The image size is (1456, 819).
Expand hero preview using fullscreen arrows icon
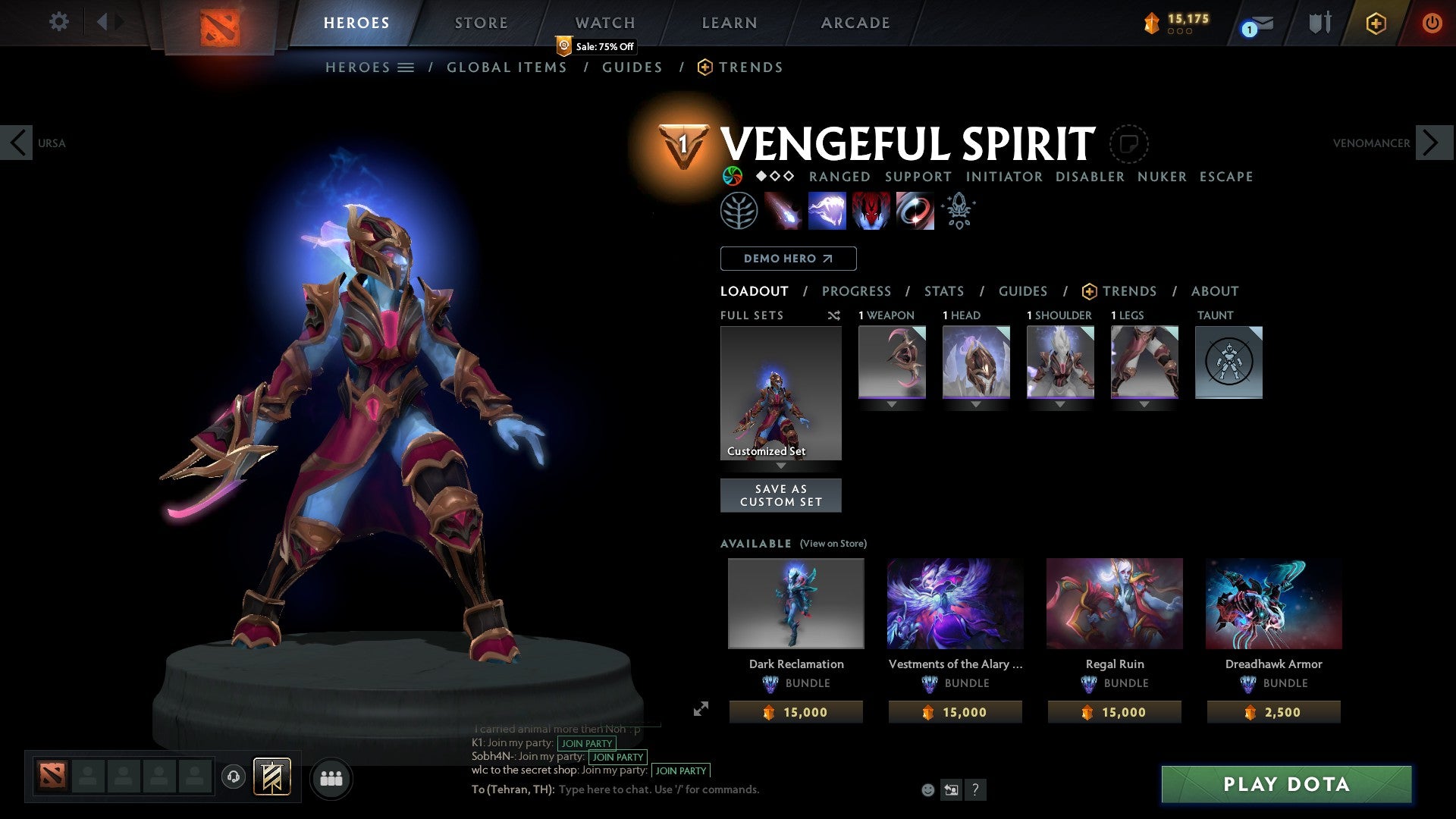click(x=701, y=710)
